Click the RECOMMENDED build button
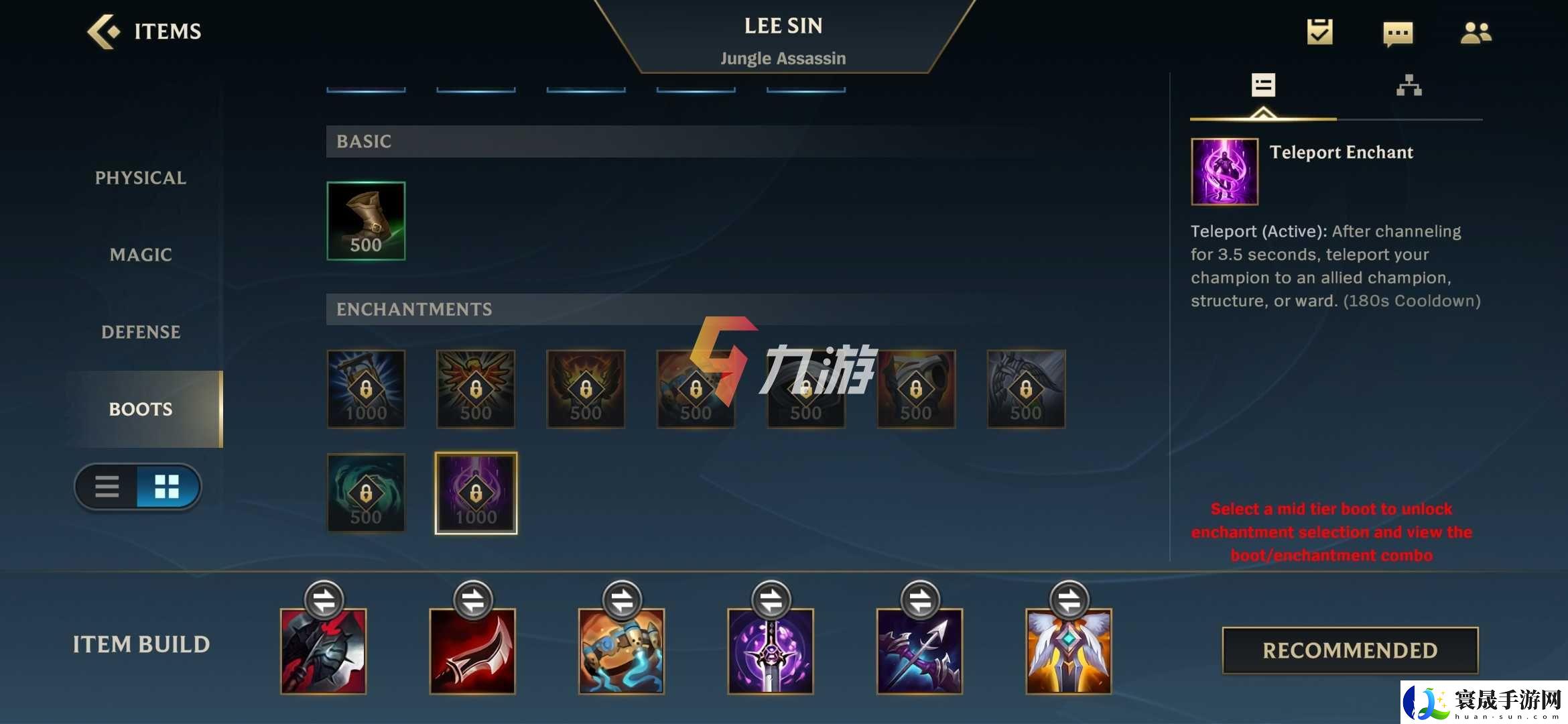This screenshot has width=1568, height=724. tap(1350, 650)
